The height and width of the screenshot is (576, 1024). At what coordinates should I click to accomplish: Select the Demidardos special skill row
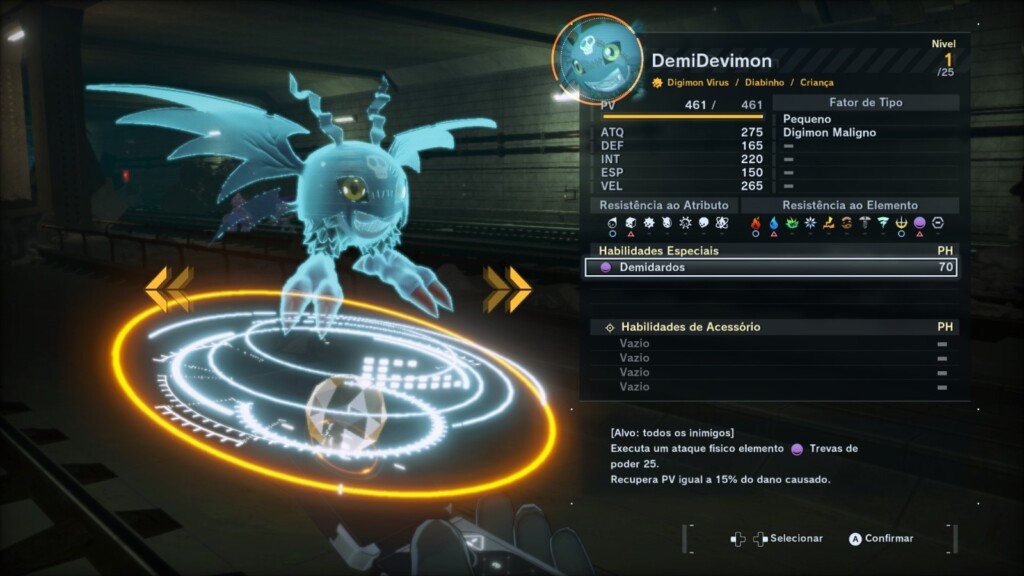(x=770, y=267)
